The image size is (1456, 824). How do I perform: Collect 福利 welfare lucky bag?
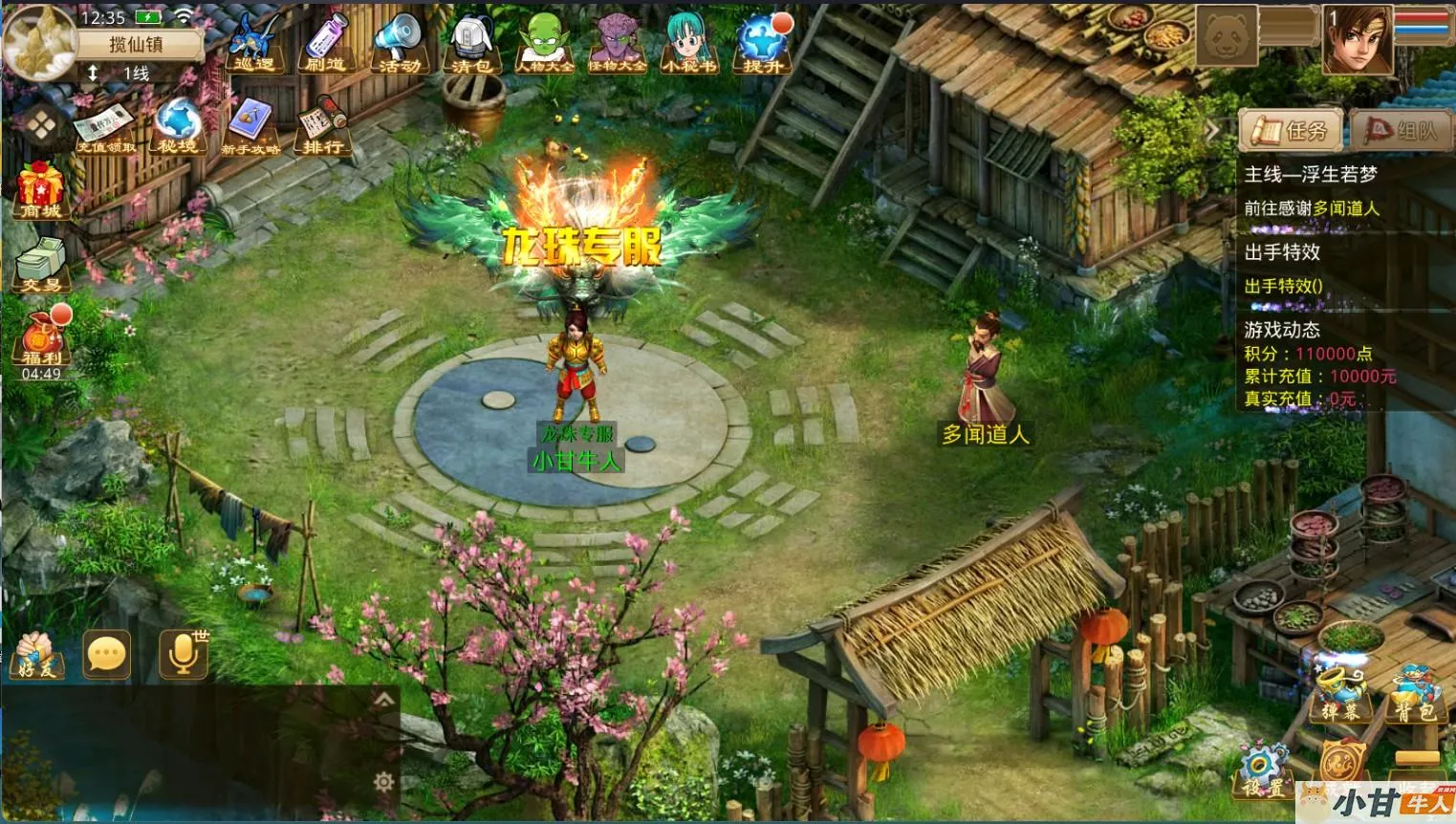coord(41,339)
